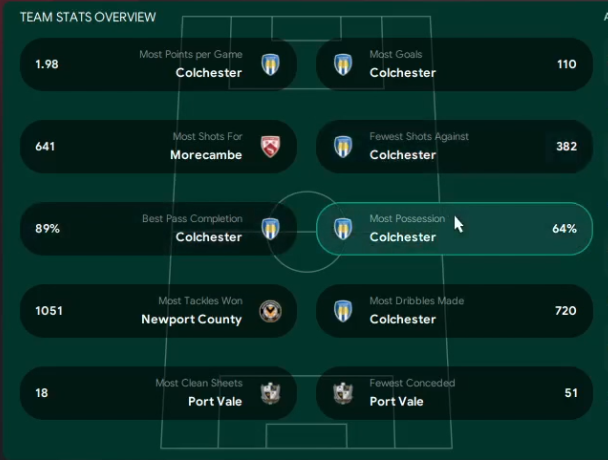Open the Most Tackles Won card

click(x=158, y=310)
